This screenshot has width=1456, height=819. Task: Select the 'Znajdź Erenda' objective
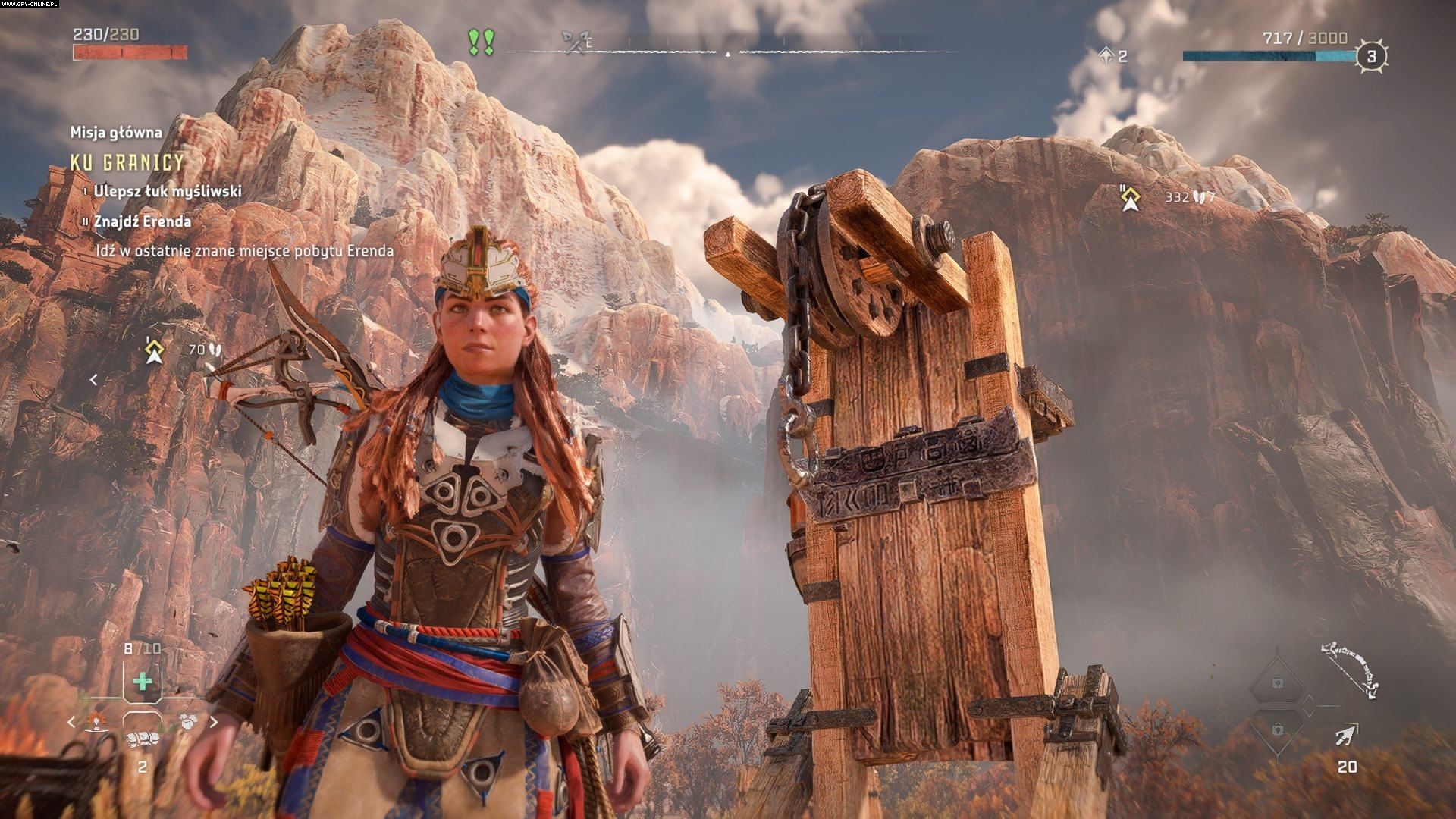142,221
